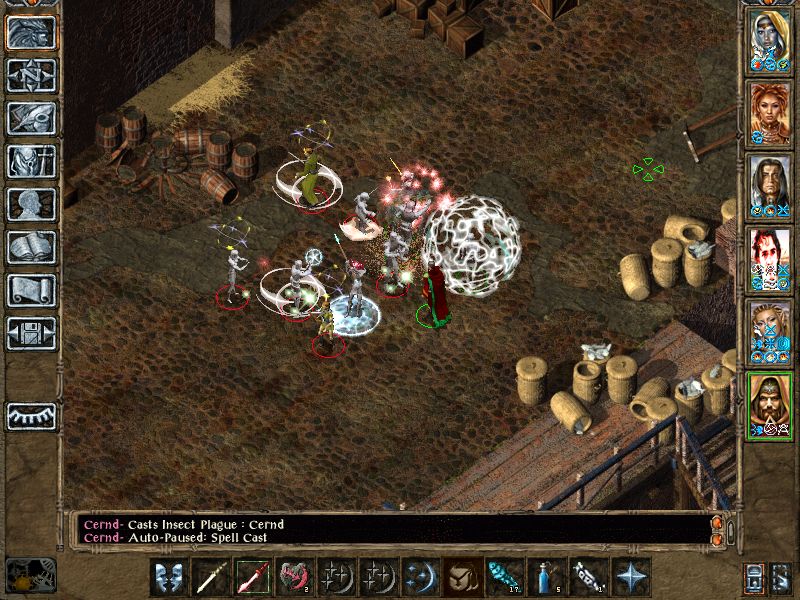Open the inventory screen from the sidebar
The image size is (800, 600).
click(x=31, y=161)
